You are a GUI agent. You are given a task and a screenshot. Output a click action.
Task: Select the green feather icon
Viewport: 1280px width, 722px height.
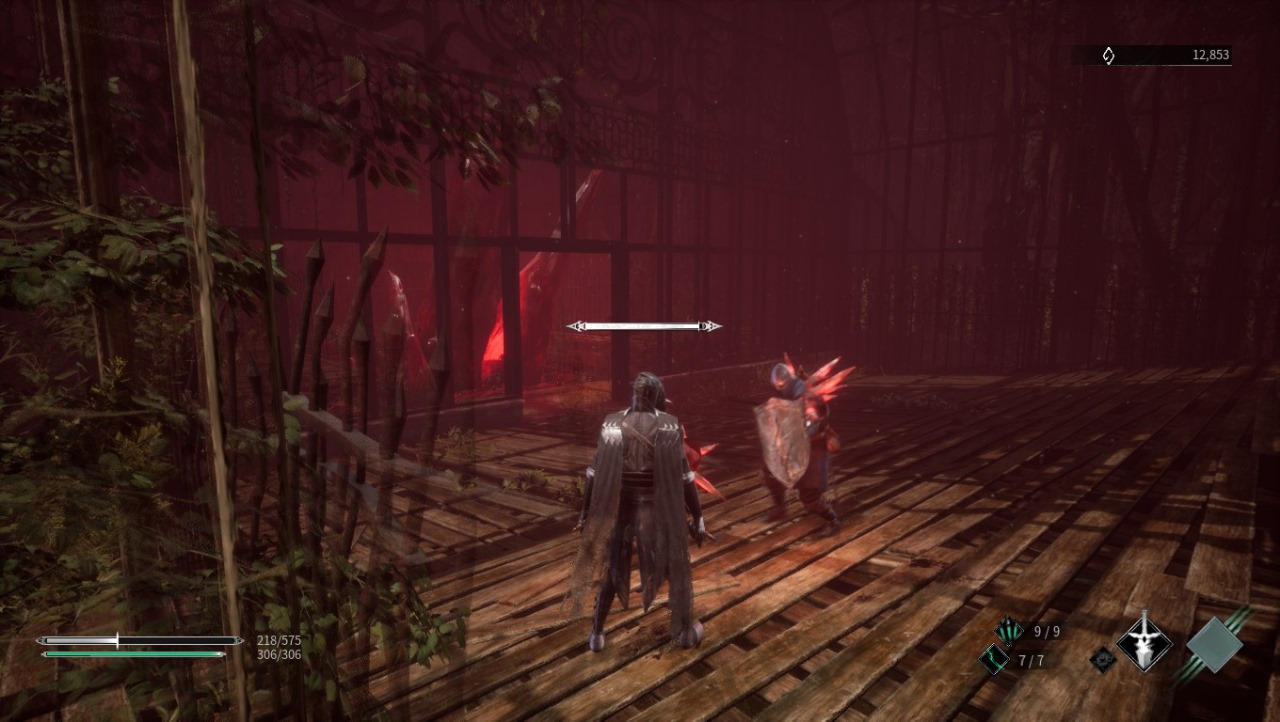coord(994,659)
